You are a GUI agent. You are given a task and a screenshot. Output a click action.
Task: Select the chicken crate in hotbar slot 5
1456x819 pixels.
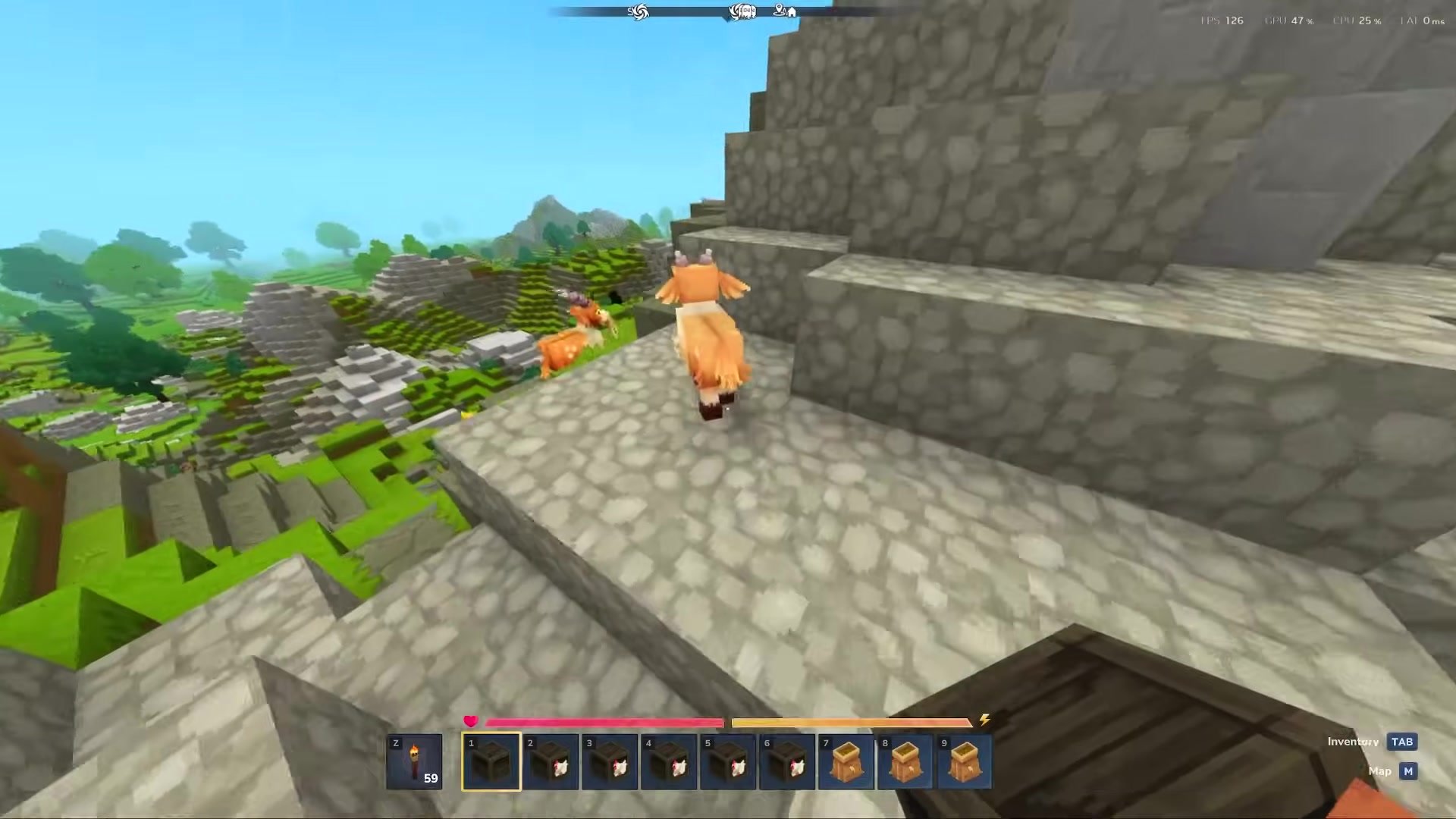(728, 762)
